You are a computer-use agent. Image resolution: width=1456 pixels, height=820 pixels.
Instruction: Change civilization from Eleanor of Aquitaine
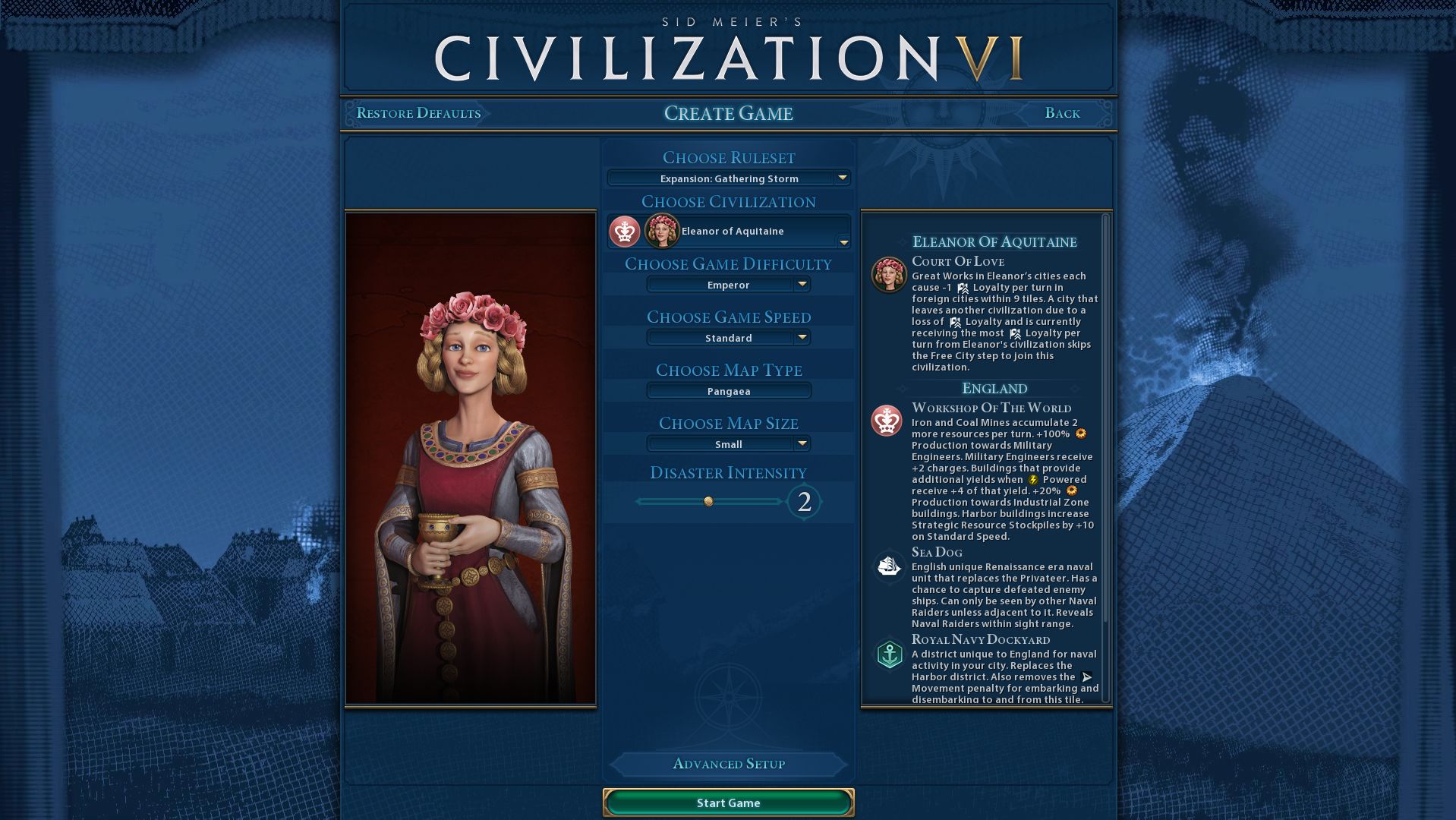point(729,232)
